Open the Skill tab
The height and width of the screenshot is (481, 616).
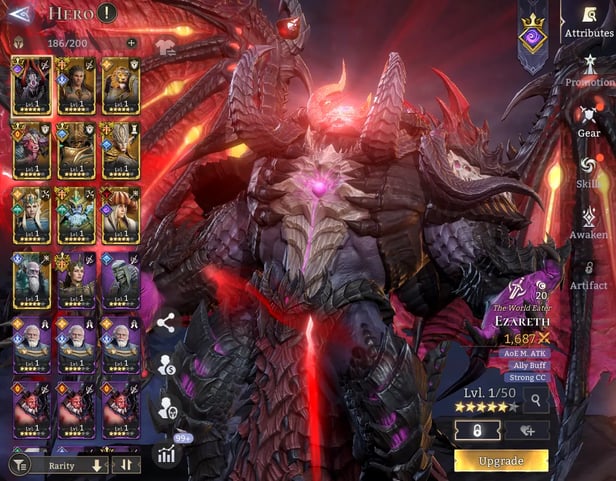(x=588, y=170)
